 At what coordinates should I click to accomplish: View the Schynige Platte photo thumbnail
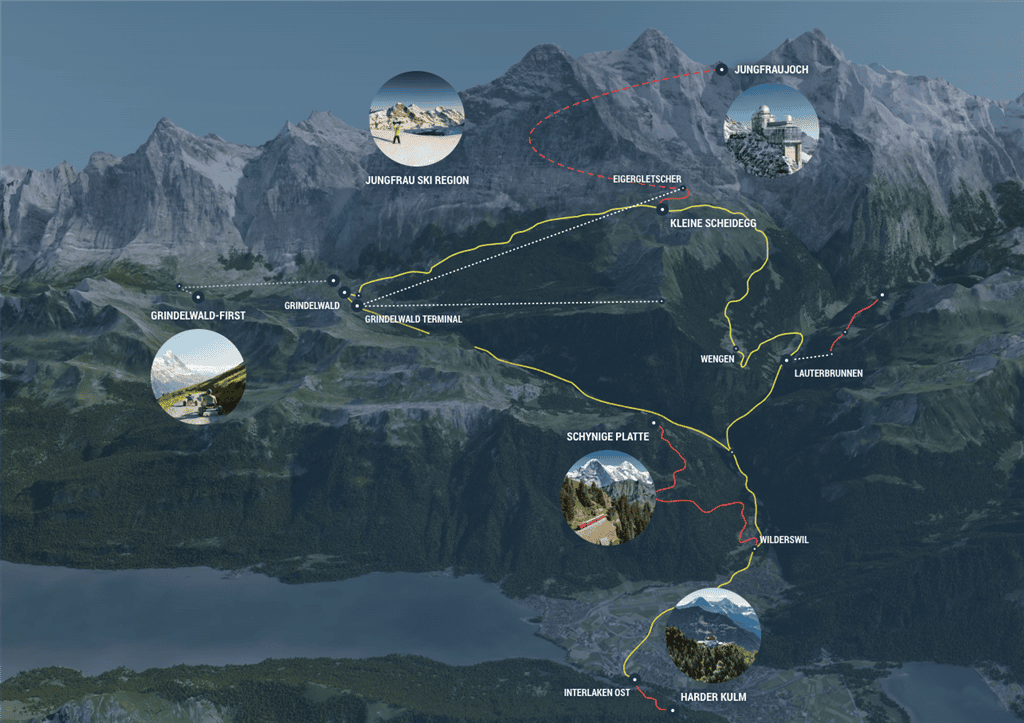point(610,498)
